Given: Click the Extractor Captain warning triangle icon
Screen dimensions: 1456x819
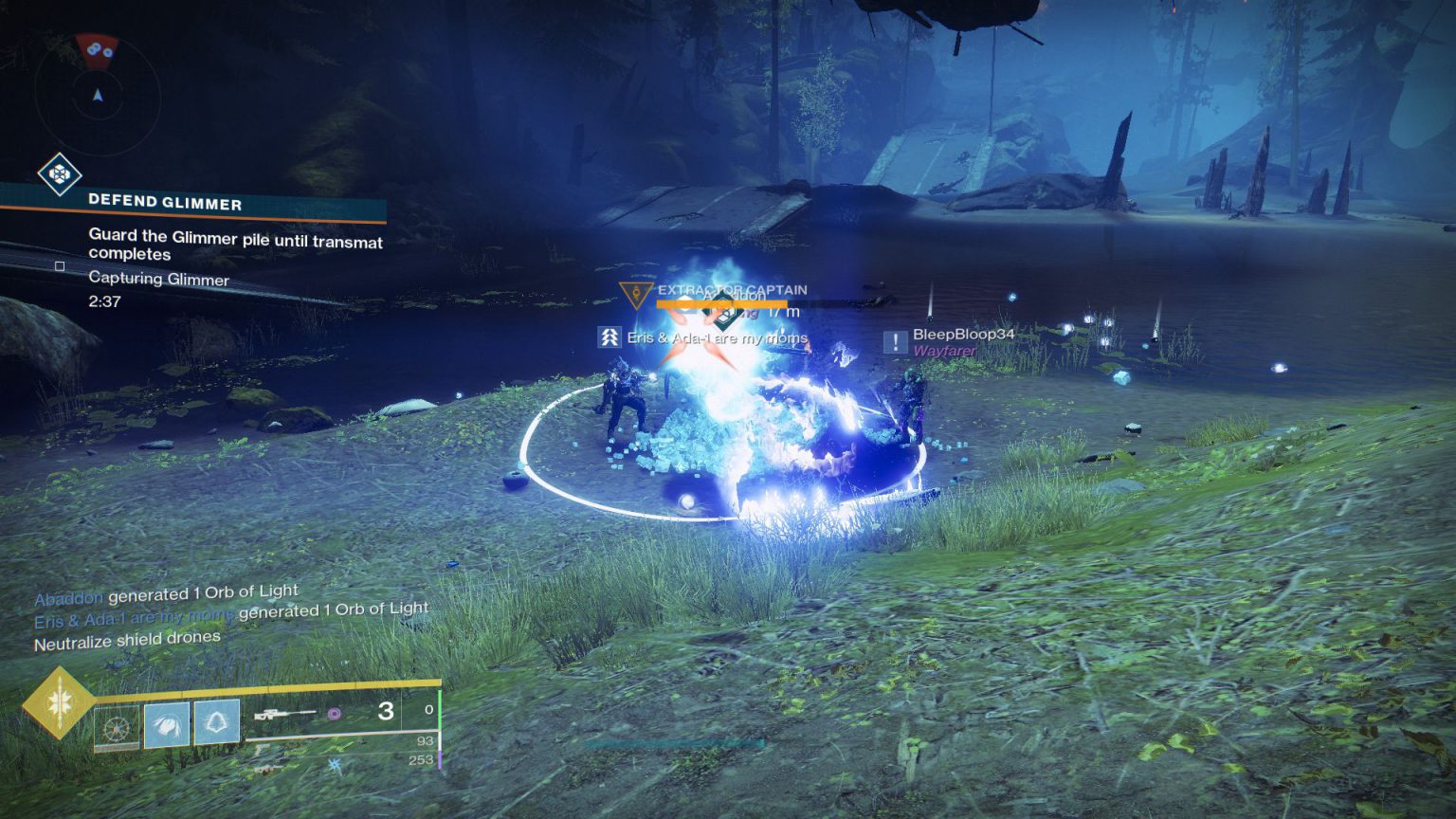Looking at the screenshot, I should click(x=637, y=296).
